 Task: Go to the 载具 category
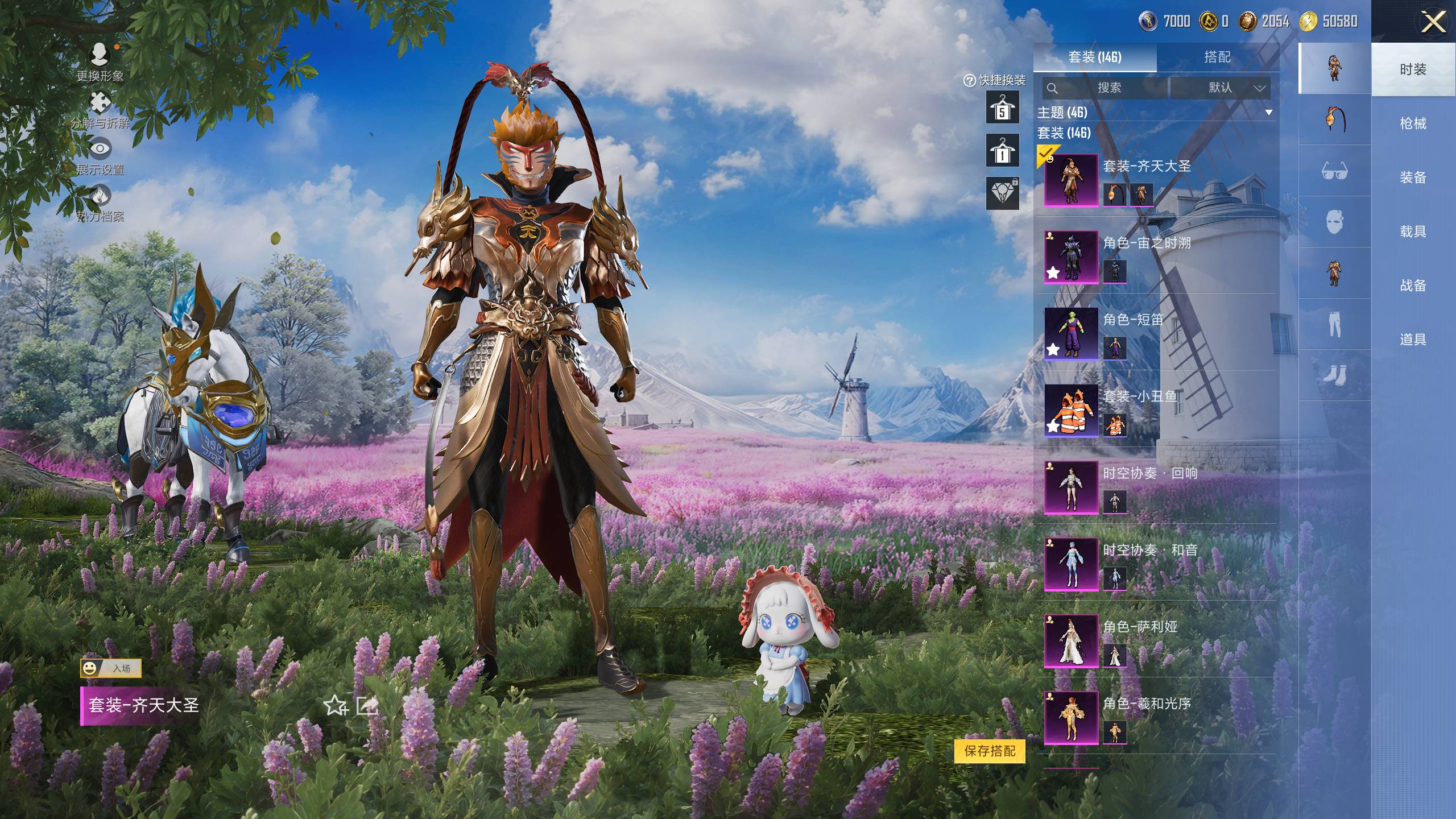1413,231
